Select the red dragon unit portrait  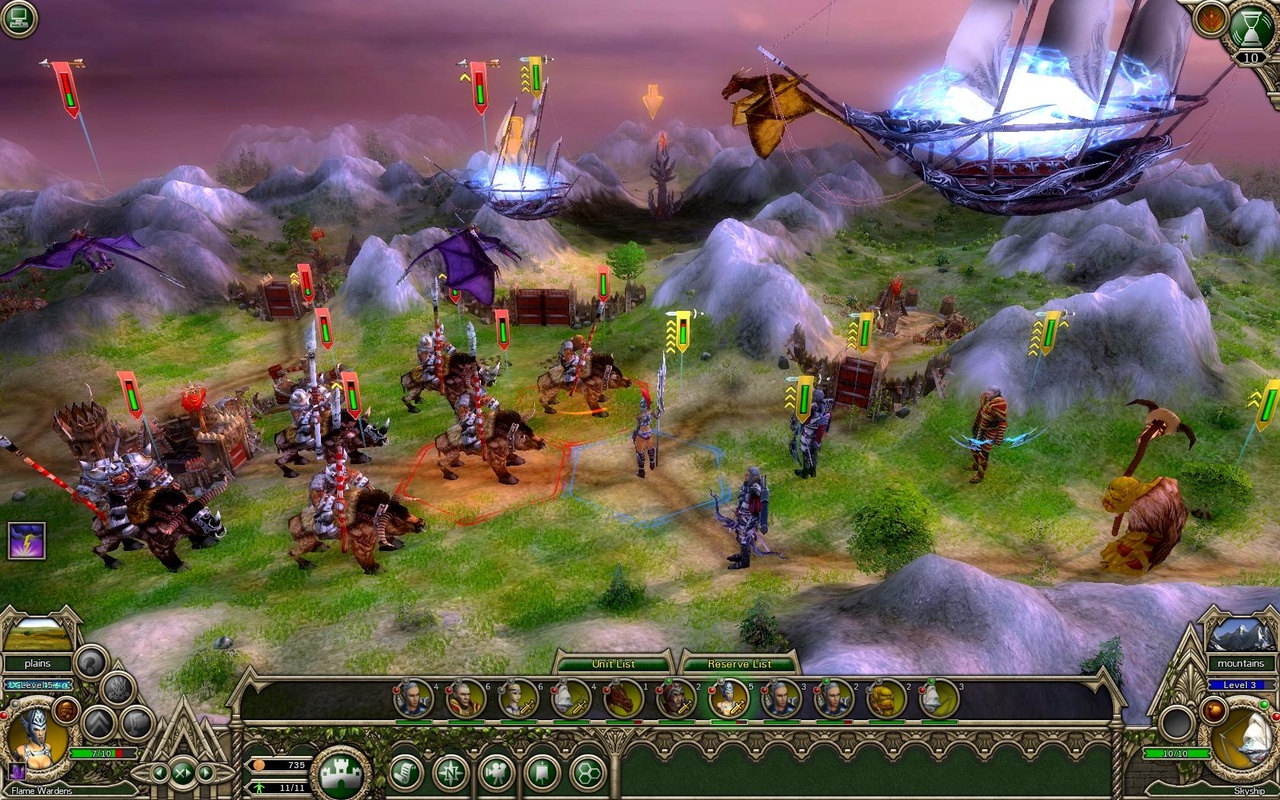[x=621, y=698]
